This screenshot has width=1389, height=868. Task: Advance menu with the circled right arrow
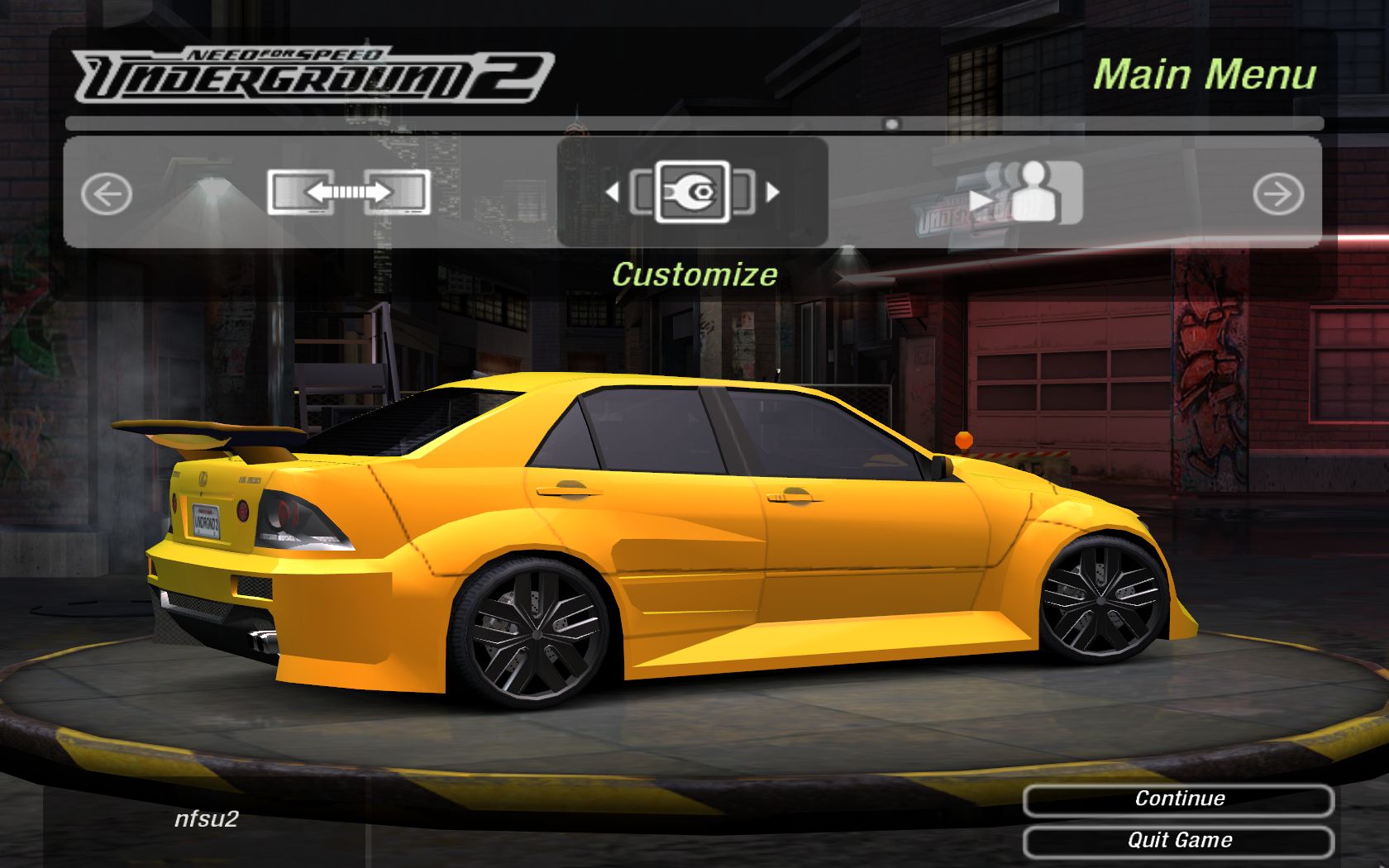1277,194
